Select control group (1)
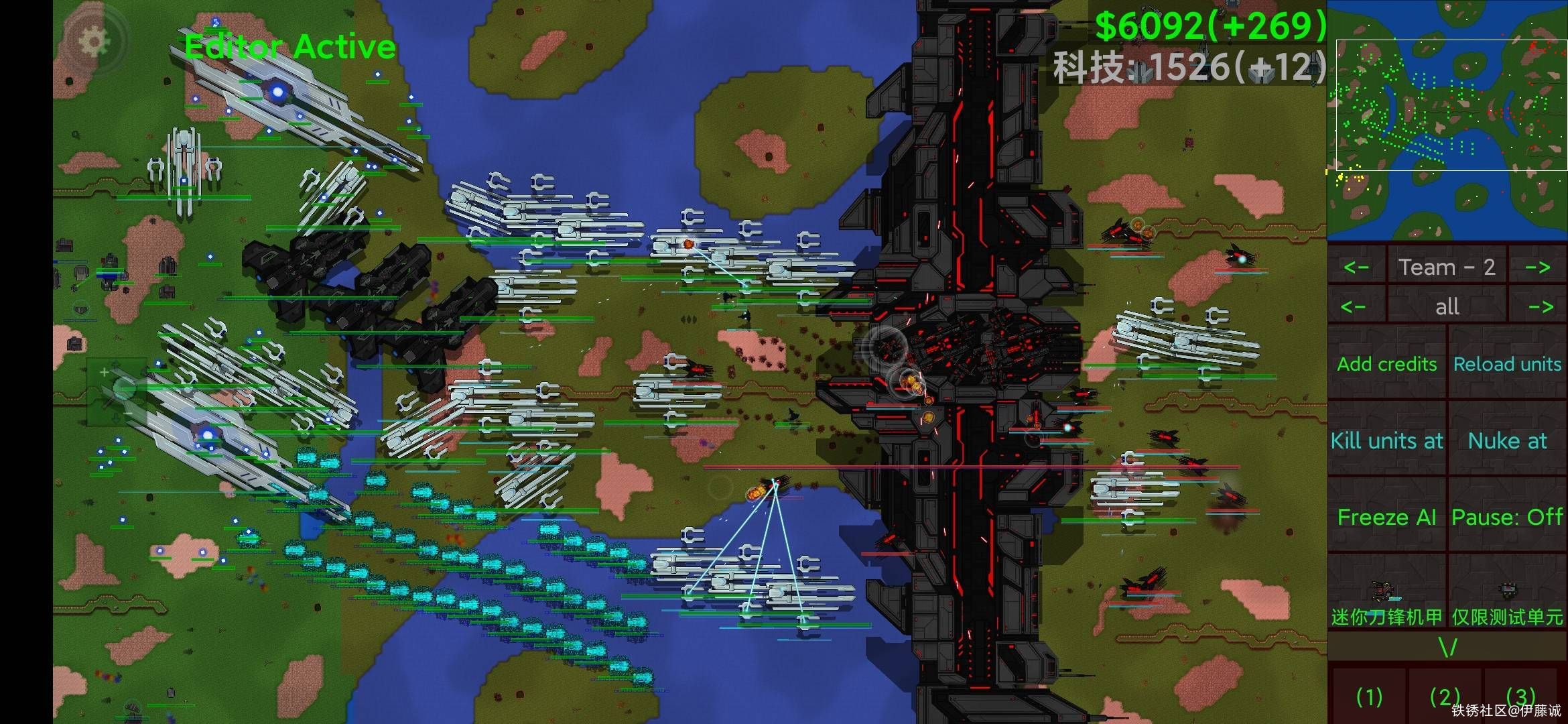 pyautogui.click(x=1369, y=697)
